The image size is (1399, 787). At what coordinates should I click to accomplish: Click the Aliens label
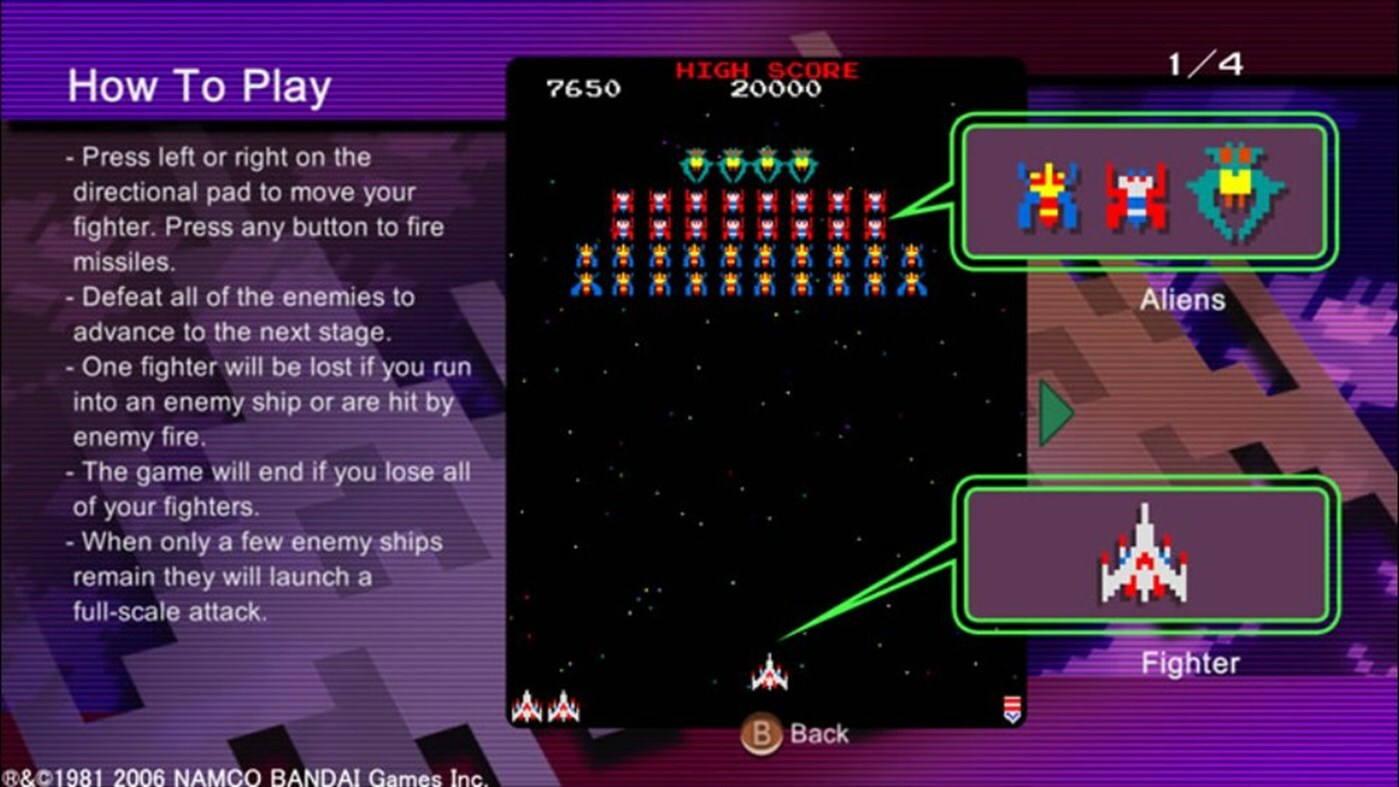(x=1182, y=300)
